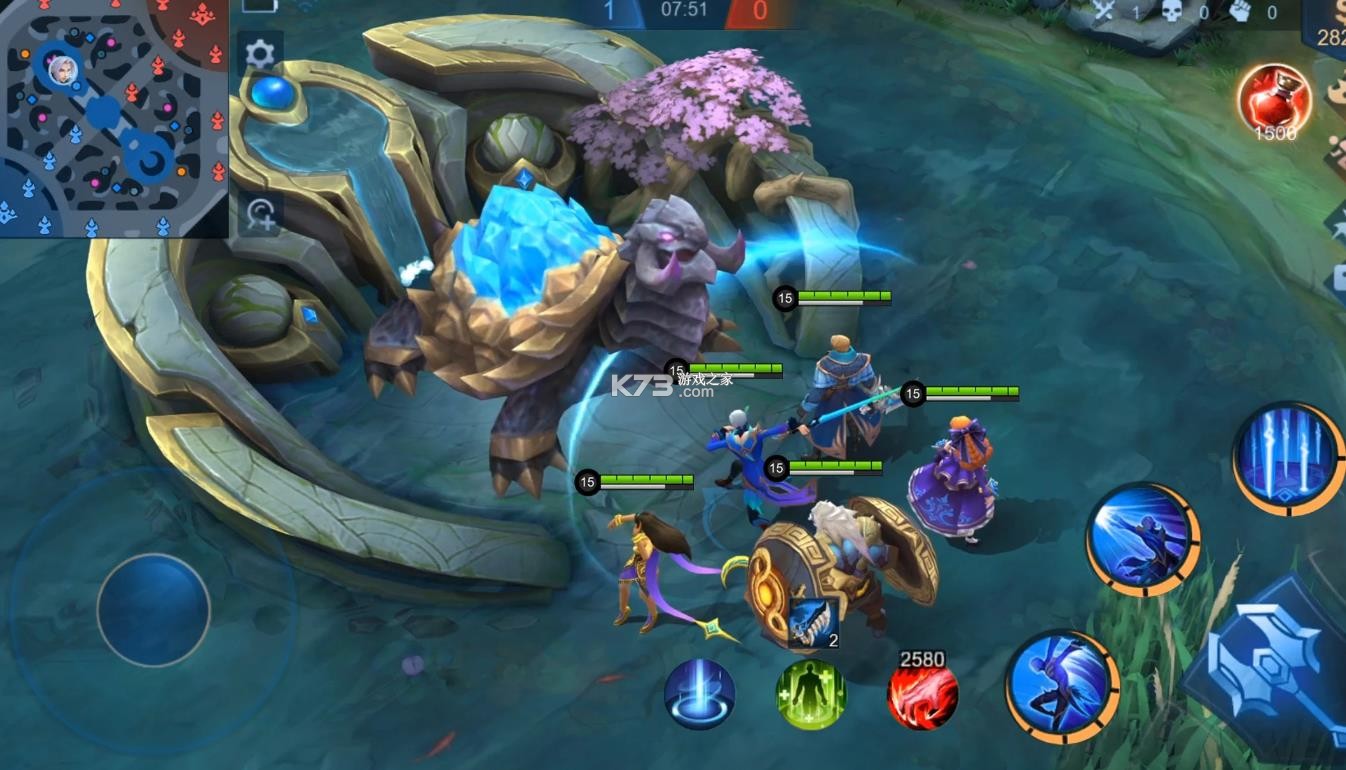This screenshot has width=1346, height=770.
Task: Cast the red Retribution spell showing 2580
Action: point(923,695)
